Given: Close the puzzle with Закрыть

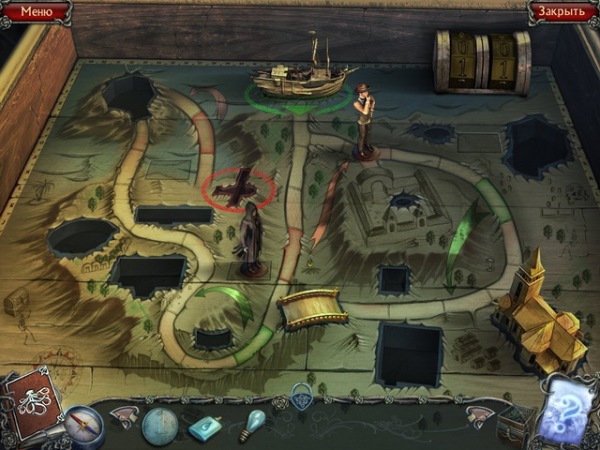Looking at the screenshot, I should (562, 12).
